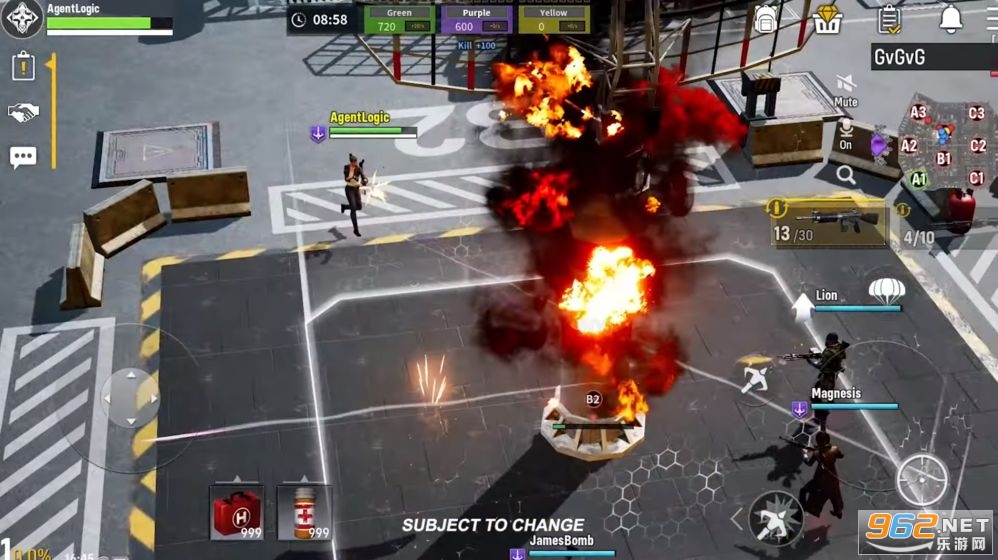
Task: Use the red medkit item
Action: coord(237,511)
